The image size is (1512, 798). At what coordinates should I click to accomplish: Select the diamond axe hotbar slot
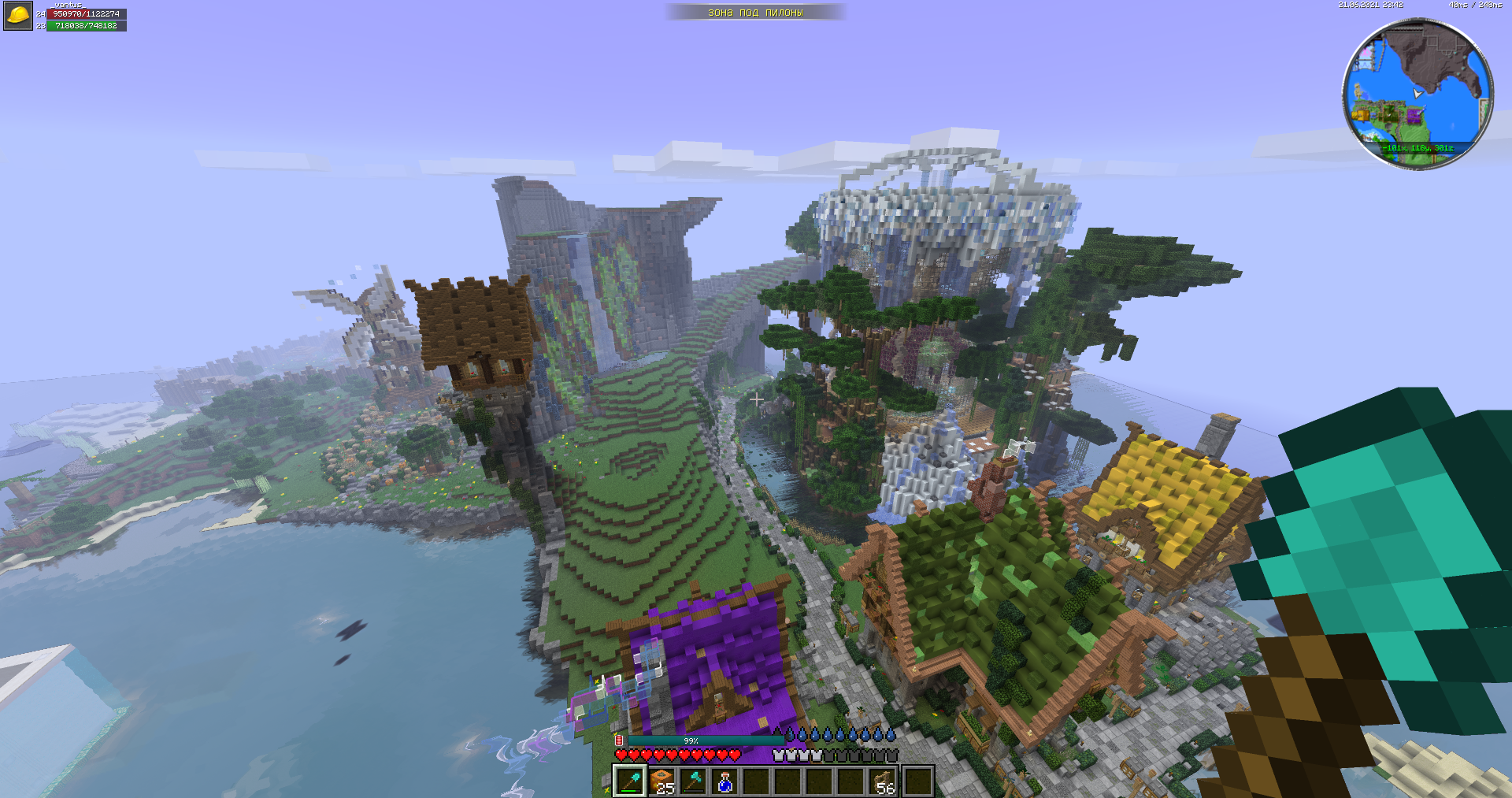pos(693,781)
